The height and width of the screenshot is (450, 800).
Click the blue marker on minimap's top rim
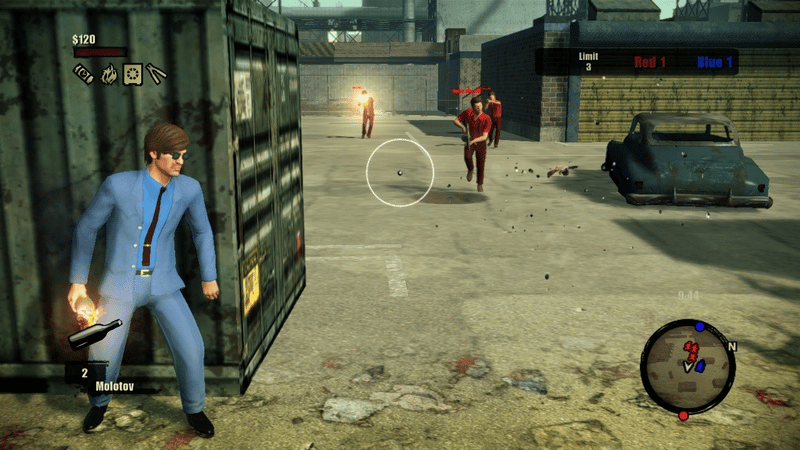(699, 326)
